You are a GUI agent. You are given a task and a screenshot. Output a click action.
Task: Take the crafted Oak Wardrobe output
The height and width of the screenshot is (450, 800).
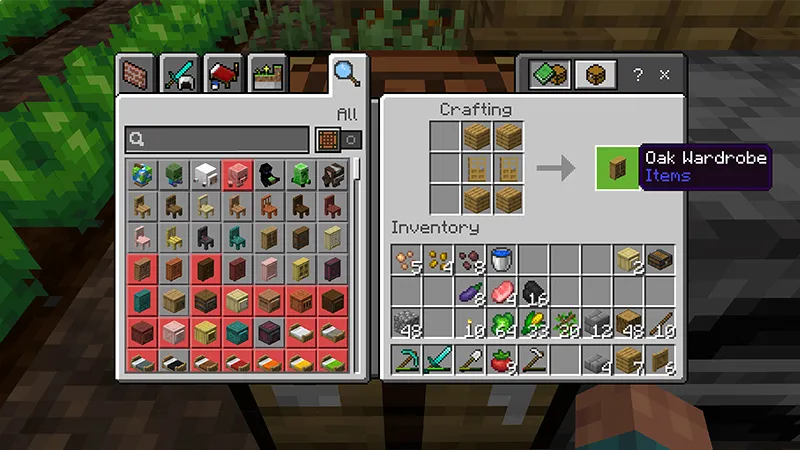pyautogui.click(x=617, y=167)
